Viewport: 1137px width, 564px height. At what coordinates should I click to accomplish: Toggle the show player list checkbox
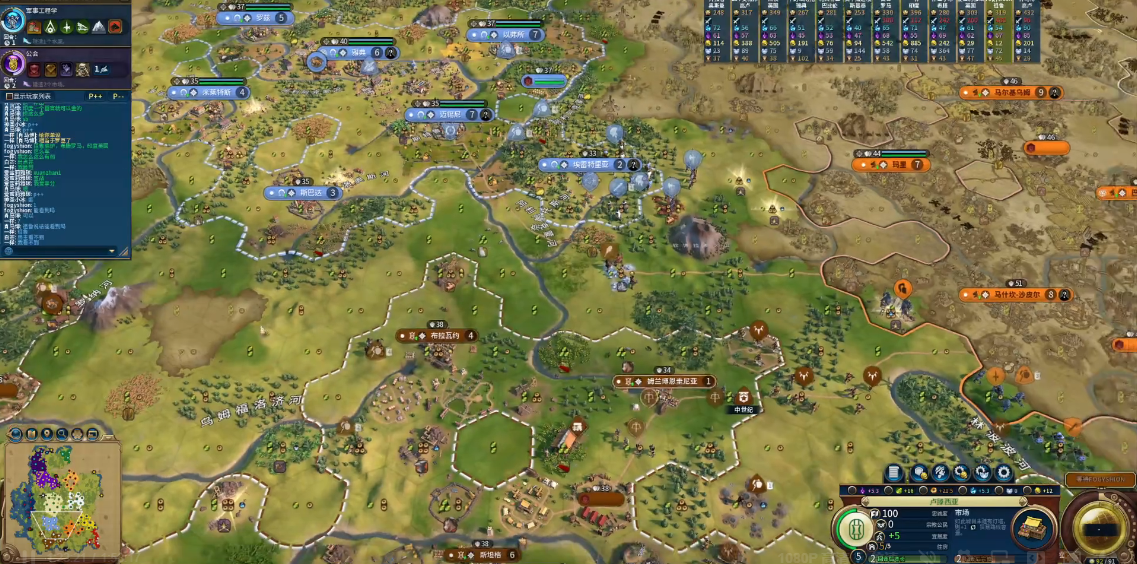click(x=8, y=96)
